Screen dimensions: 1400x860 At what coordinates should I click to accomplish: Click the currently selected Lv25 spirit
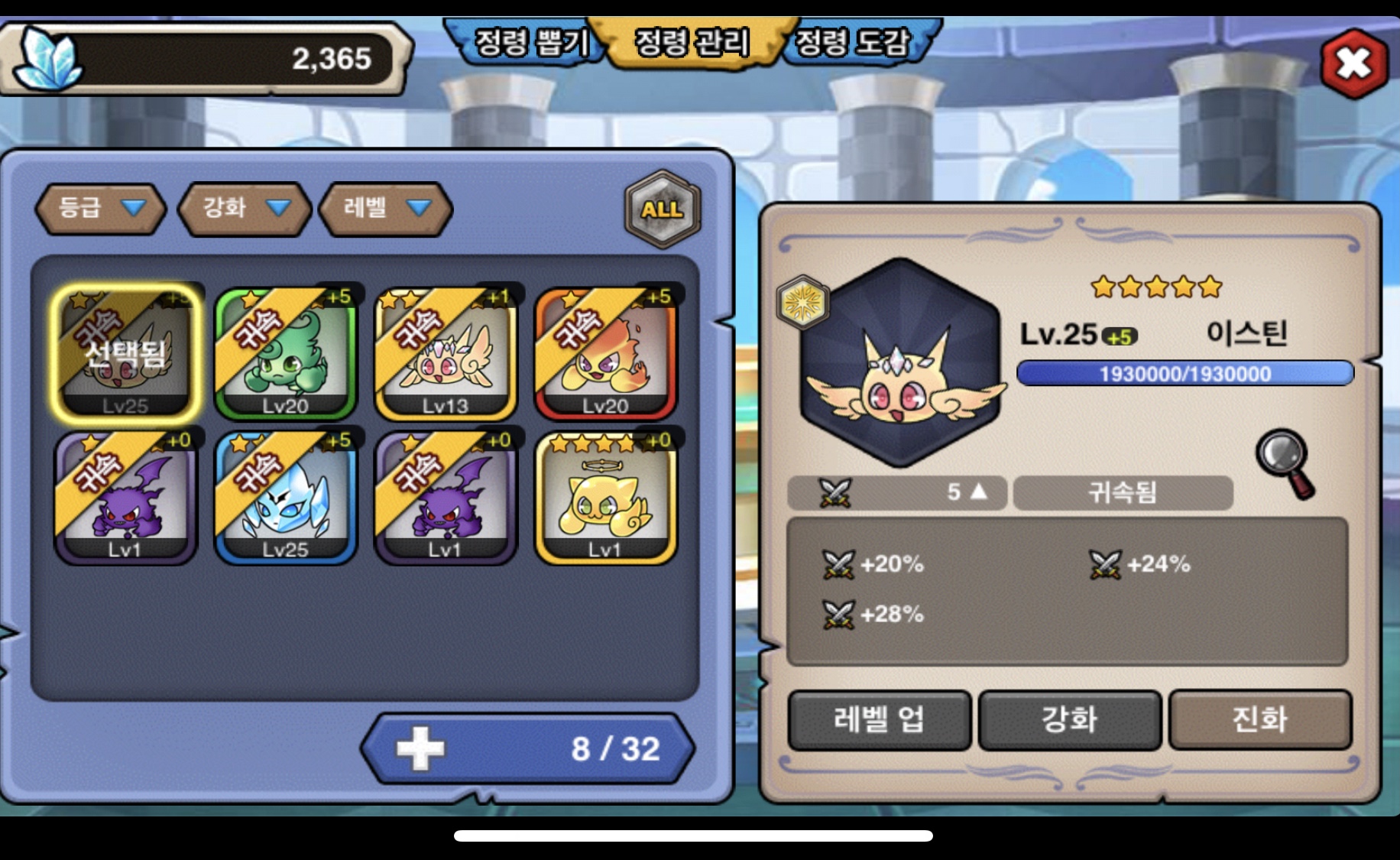click(x=126, y=353)
